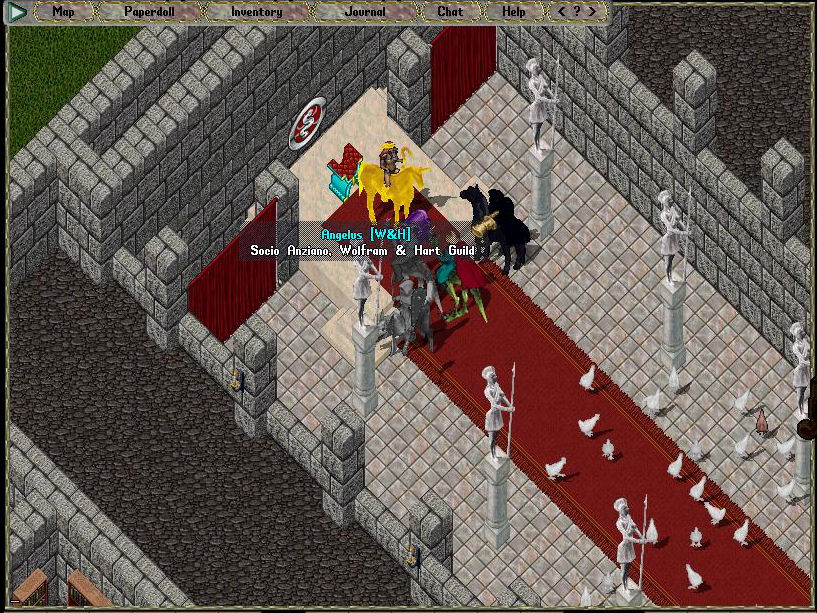Screen dimensions: 817x613
Task: Open the Paperdoll window
Action: 149,12
